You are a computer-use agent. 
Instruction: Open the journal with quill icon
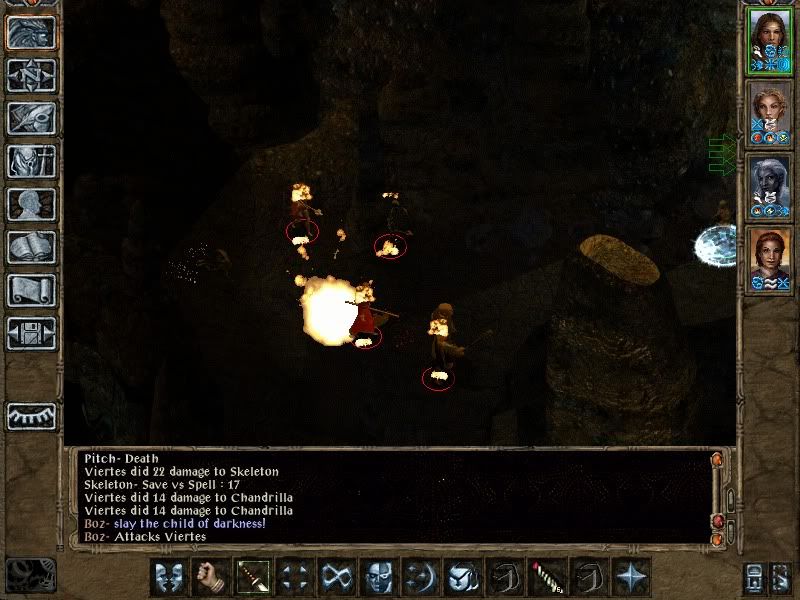tap(31, 118)
